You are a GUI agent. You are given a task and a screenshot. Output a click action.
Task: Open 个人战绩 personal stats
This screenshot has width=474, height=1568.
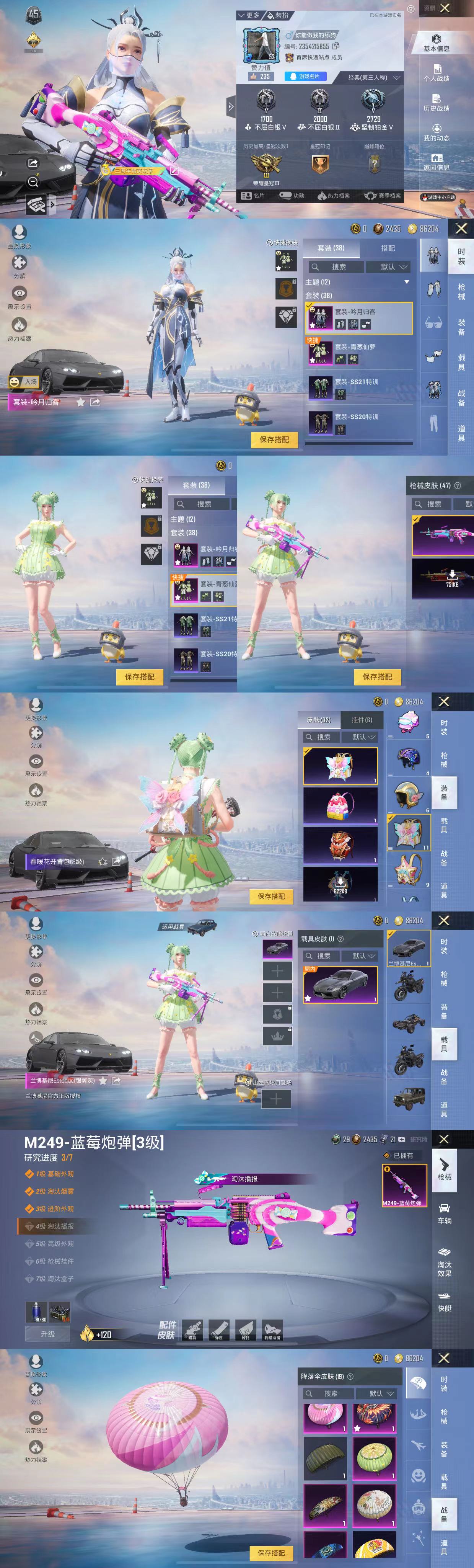436,72
